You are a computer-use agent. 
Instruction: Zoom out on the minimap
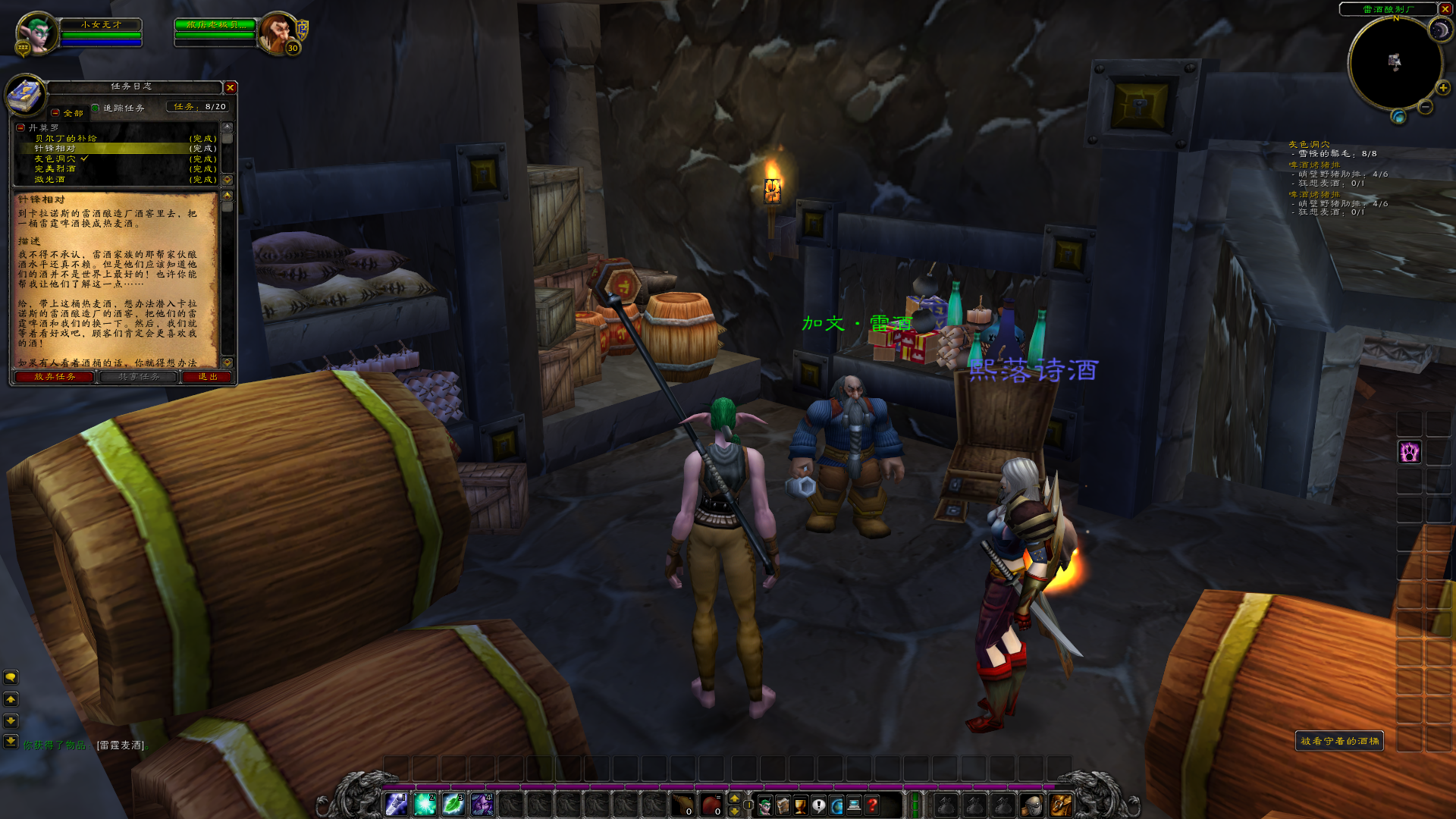1426,107
